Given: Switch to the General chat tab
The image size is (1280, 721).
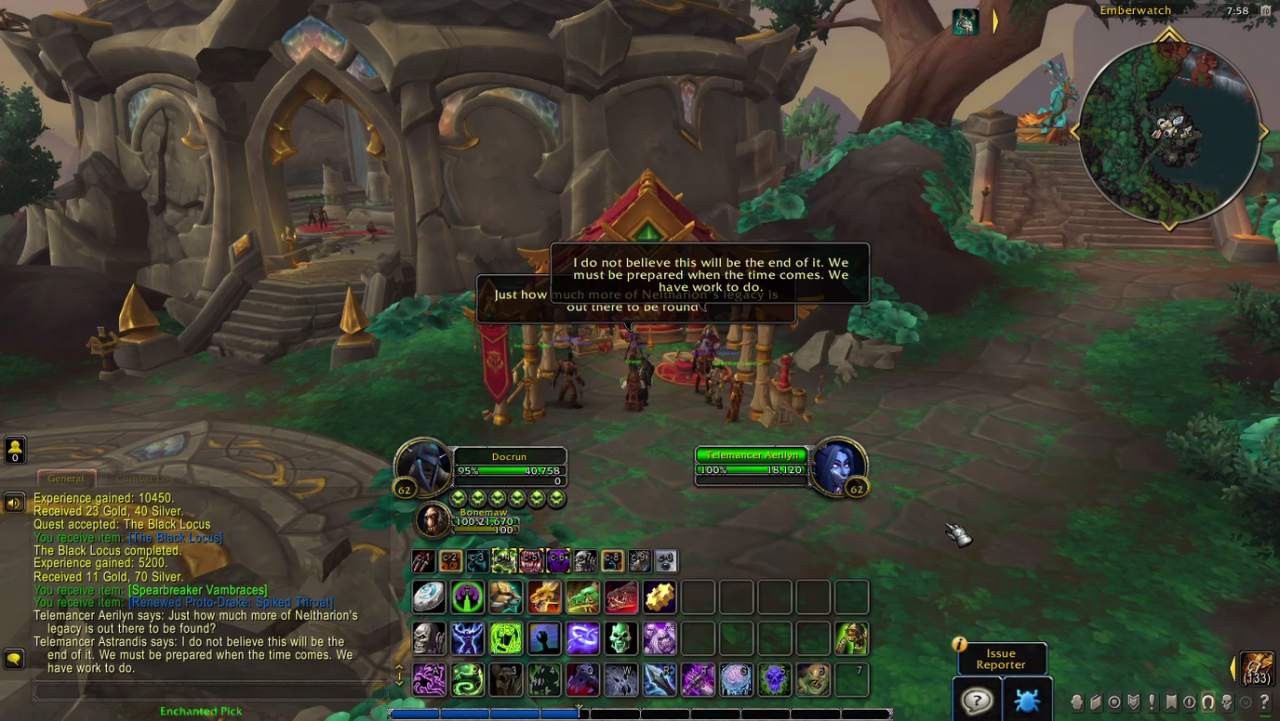Looking at the screenshot, I should click(x=66, y=478).
